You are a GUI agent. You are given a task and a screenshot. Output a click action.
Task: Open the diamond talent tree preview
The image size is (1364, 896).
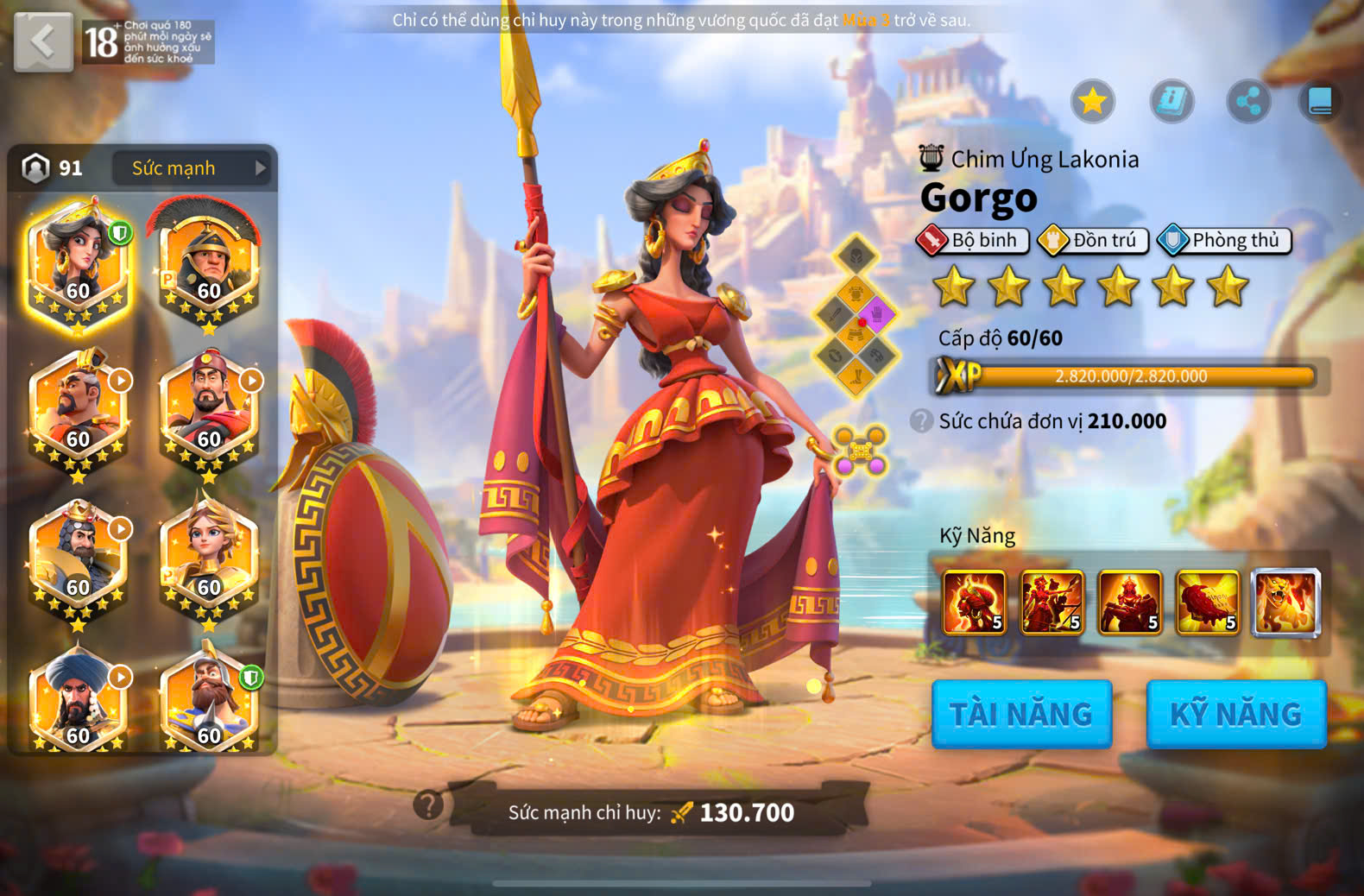[856, 315]
